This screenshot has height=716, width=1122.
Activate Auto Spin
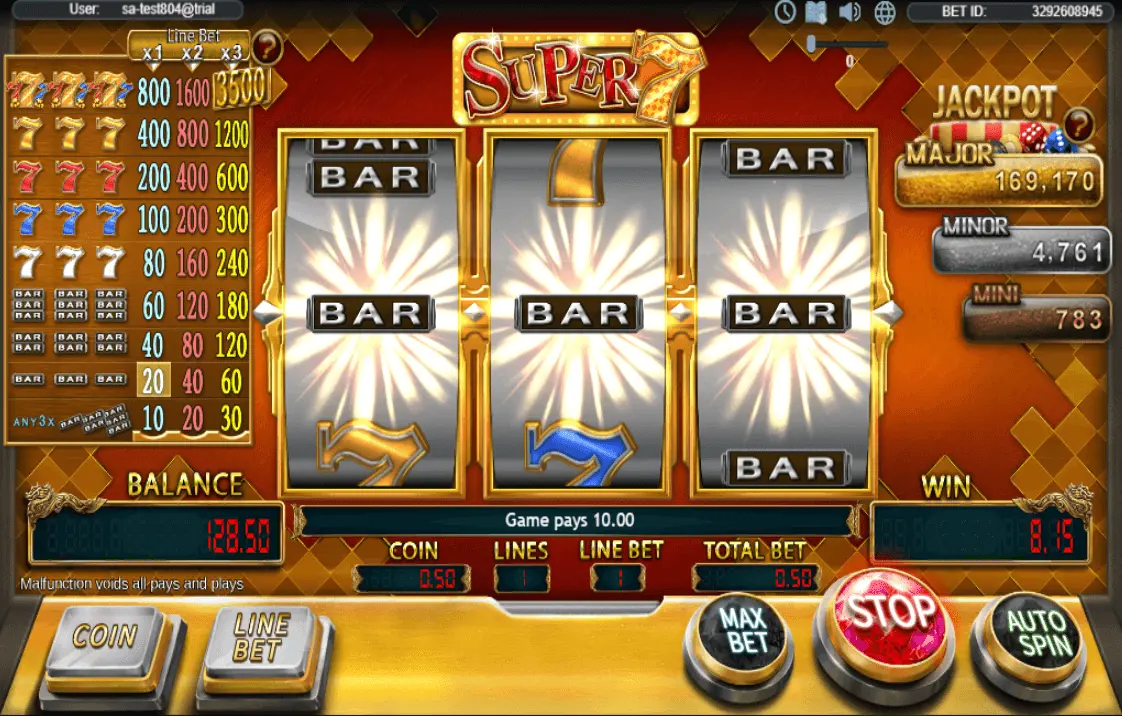[x=1036, y=632]
